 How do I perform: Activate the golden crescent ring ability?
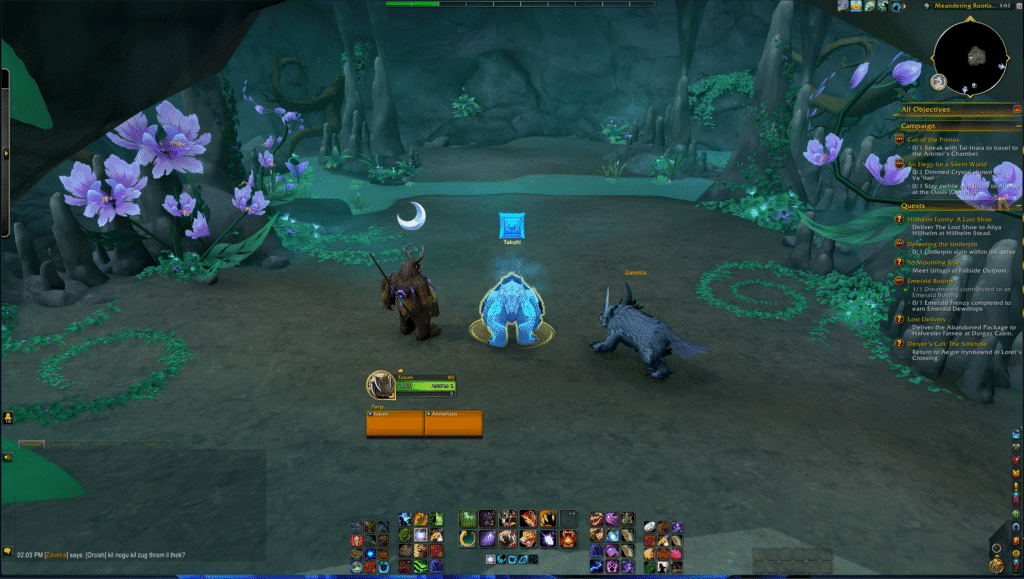pos(468,538)
